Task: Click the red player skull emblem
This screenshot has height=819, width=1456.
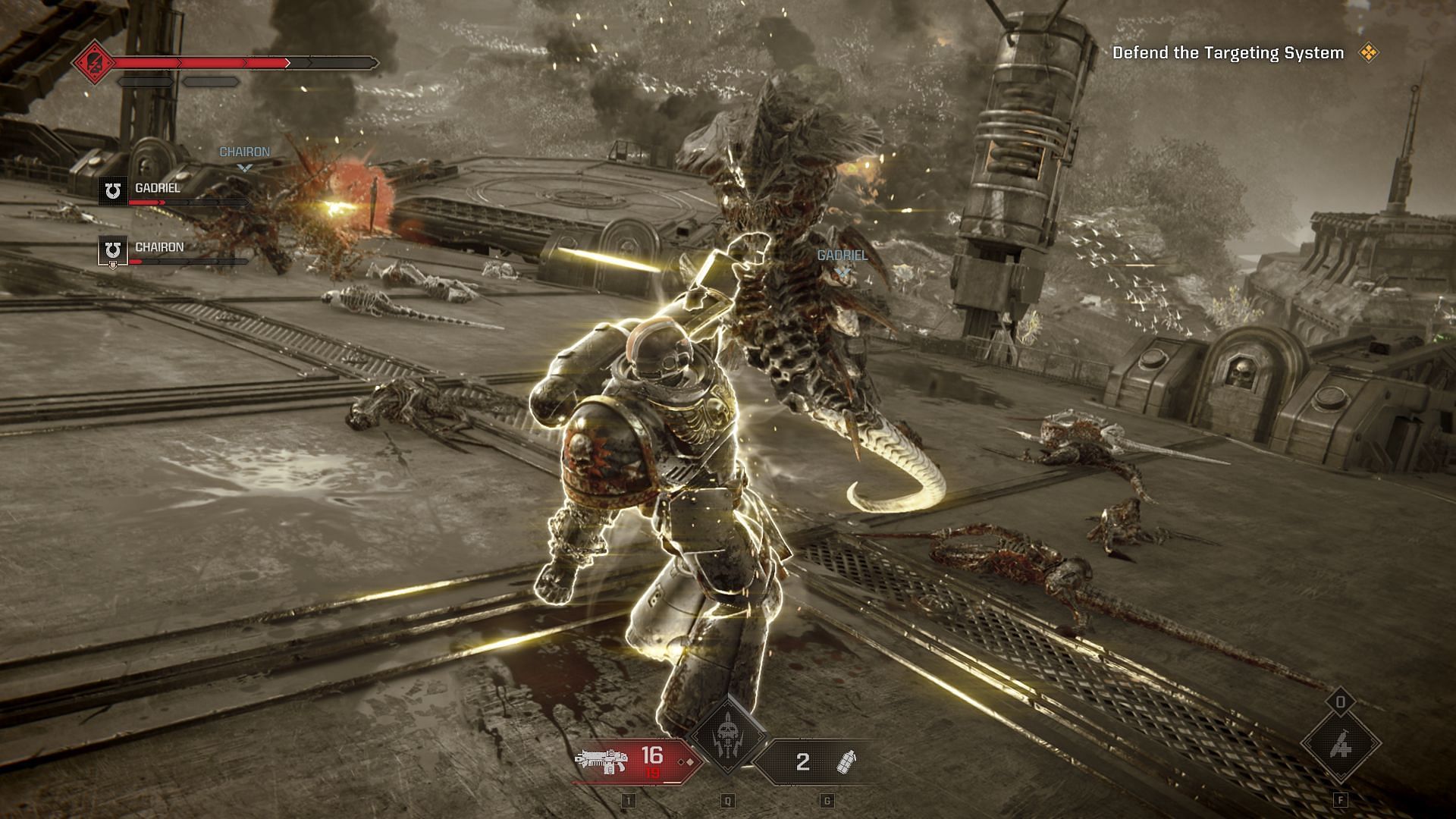Action: point(93,61)
